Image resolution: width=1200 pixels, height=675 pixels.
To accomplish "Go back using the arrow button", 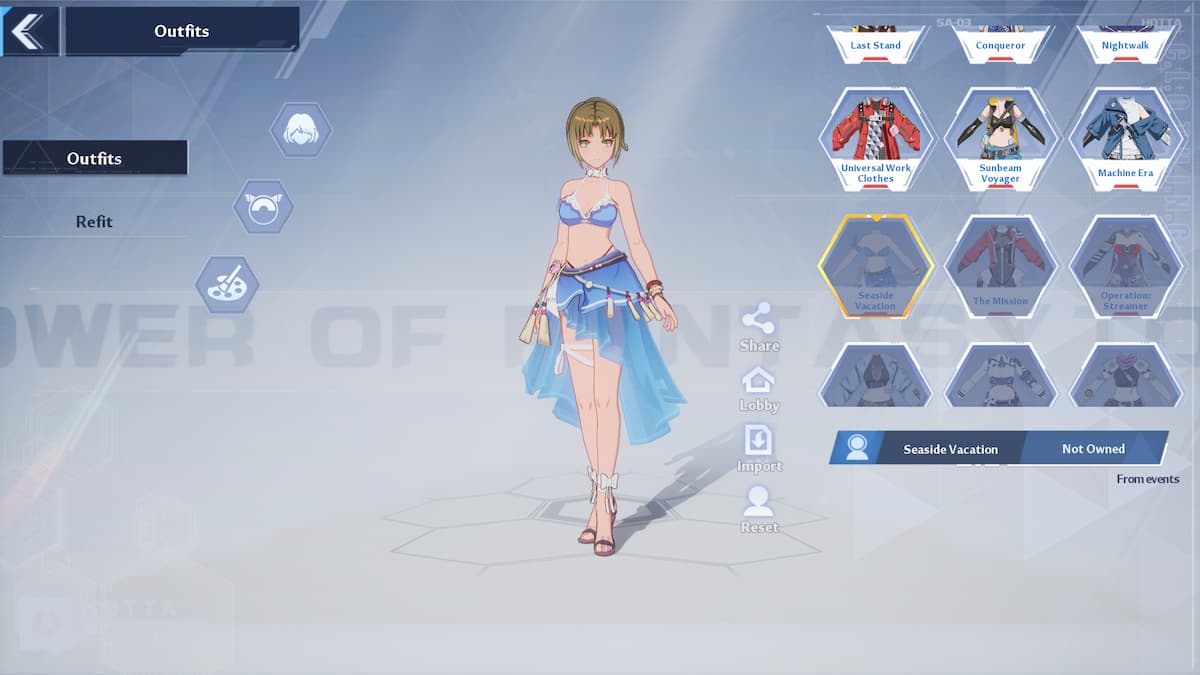I will [28, 31].
